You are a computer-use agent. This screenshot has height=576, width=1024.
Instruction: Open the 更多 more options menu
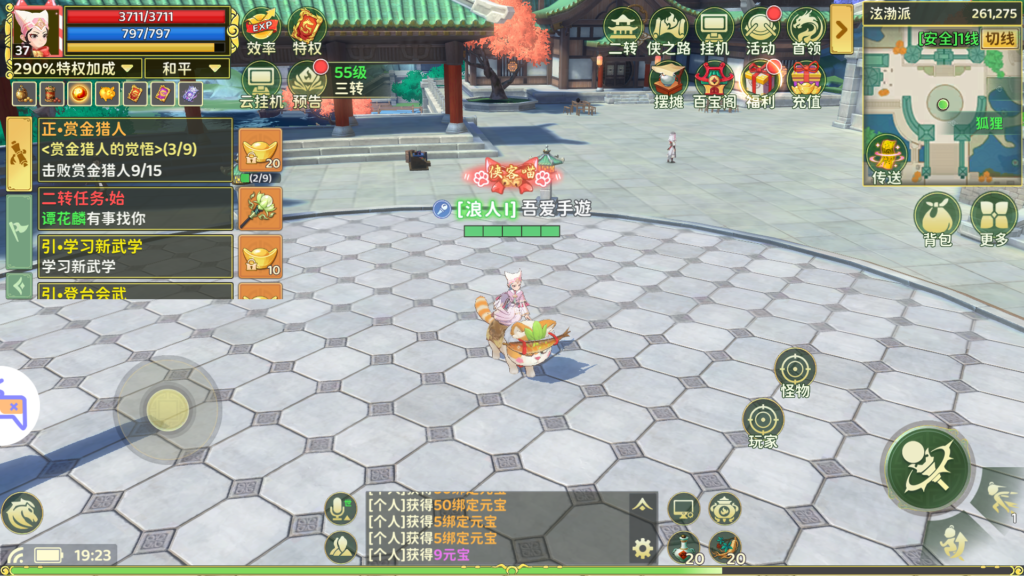[994, 218]
